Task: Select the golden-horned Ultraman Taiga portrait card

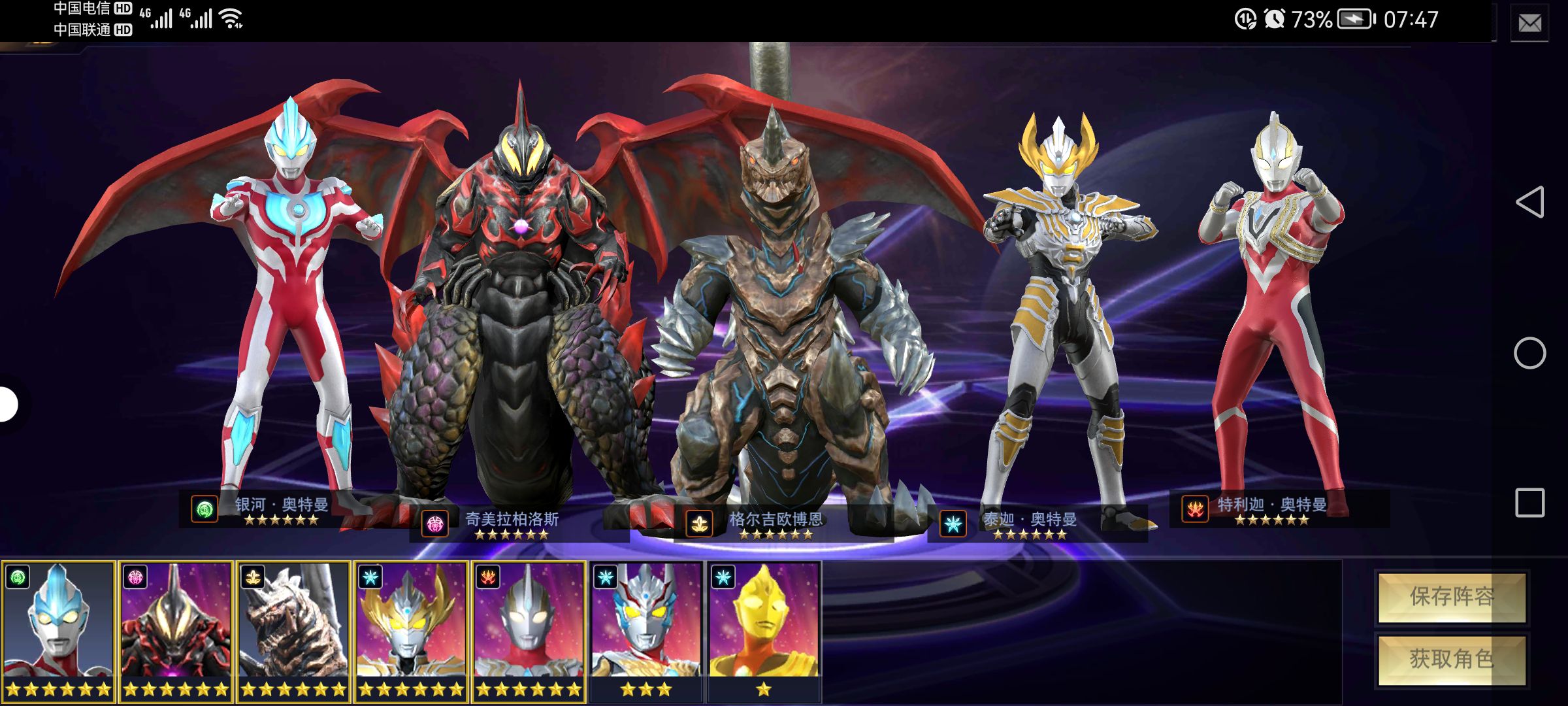Action: 411,630
